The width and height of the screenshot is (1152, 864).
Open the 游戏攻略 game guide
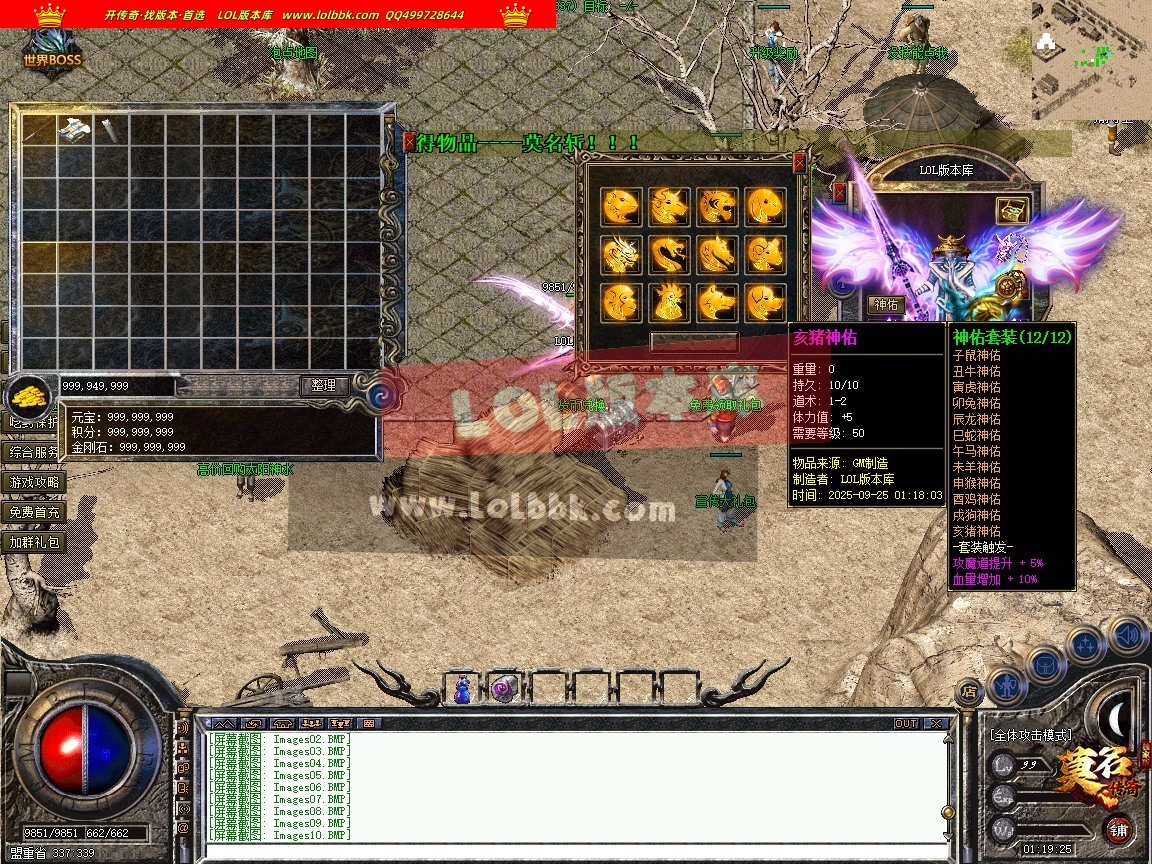35,482
